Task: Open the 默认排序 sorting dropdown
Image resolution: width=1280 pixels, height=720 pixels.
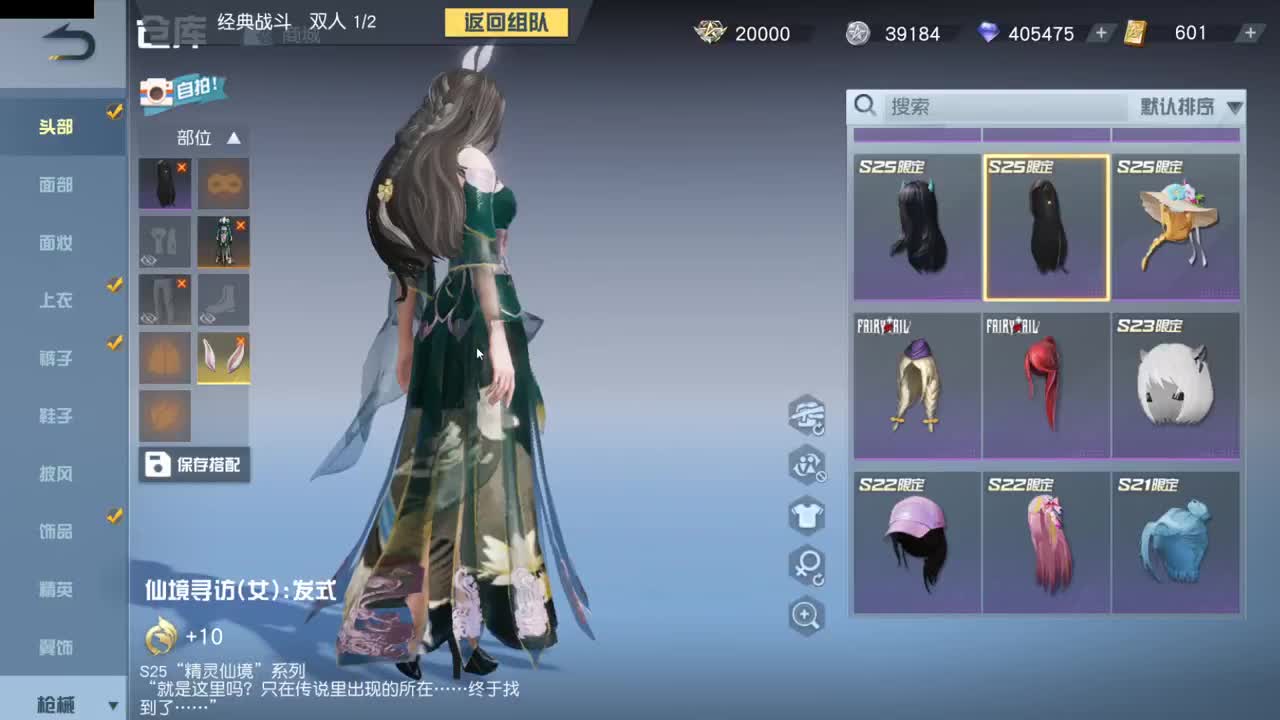Action: click(x=1184, y=106)
